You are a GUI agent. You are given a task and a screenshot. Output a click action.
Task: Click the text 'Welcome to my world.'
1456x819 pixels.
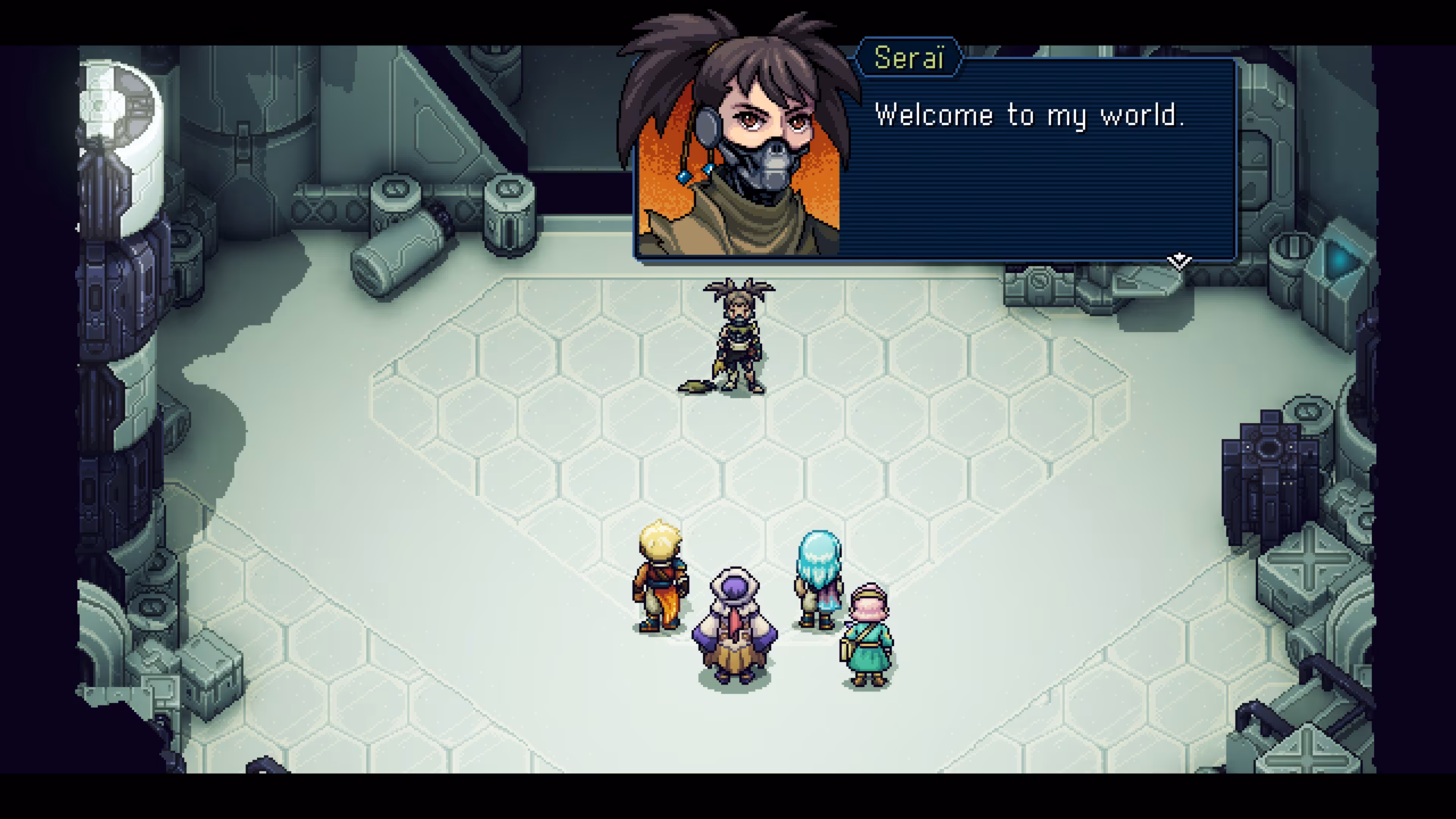point(1031,115)
